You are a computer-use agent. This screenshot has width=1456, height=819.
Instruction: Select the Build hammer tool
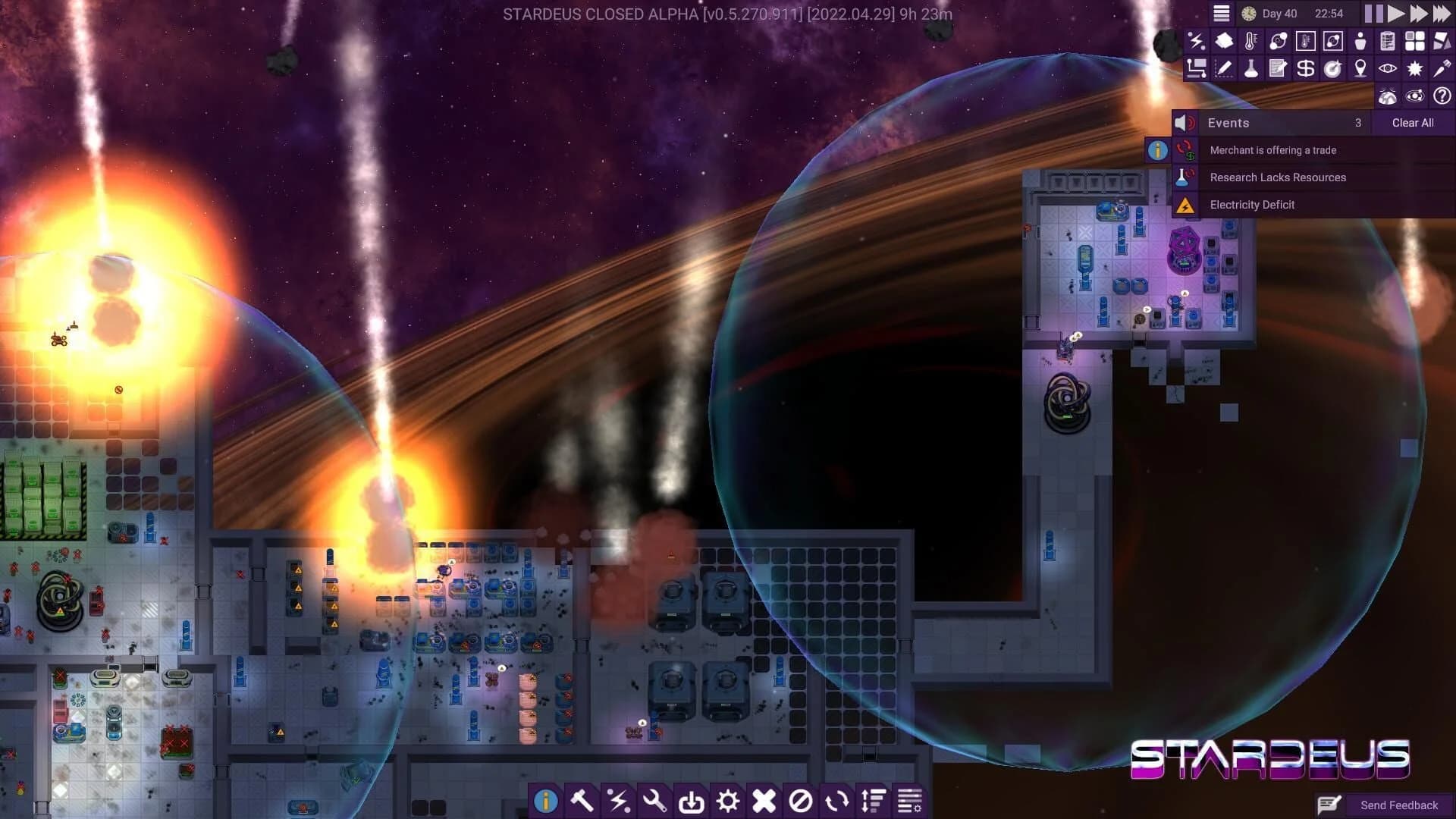582,800
